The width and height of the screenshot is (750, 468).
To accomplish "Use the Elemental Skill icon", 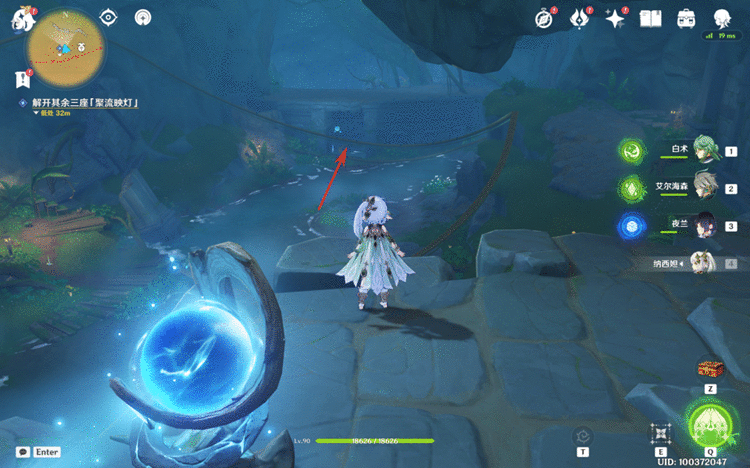I will click(x=660, y=433).
